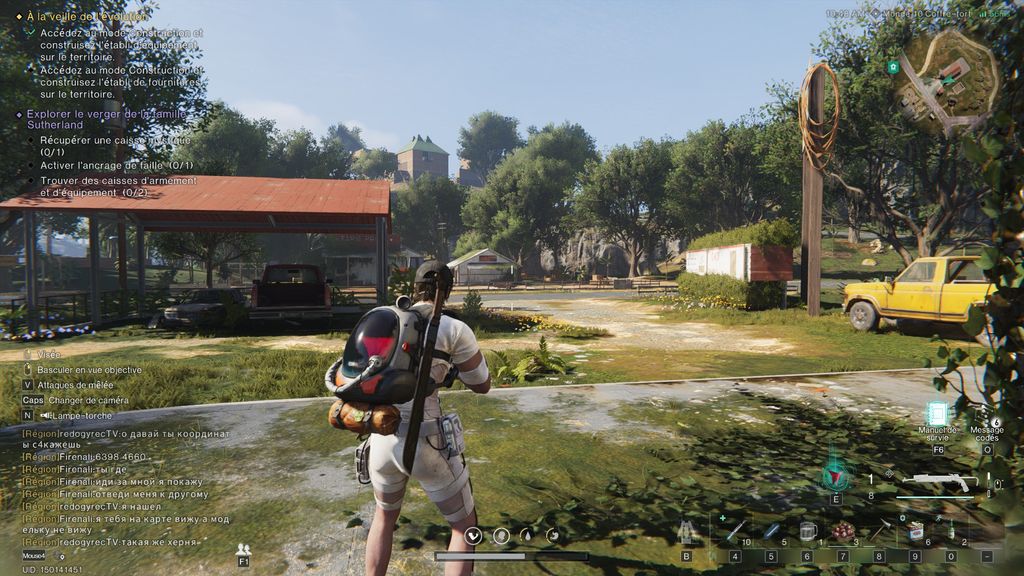Click the chat location pin icon

[61, 556]
